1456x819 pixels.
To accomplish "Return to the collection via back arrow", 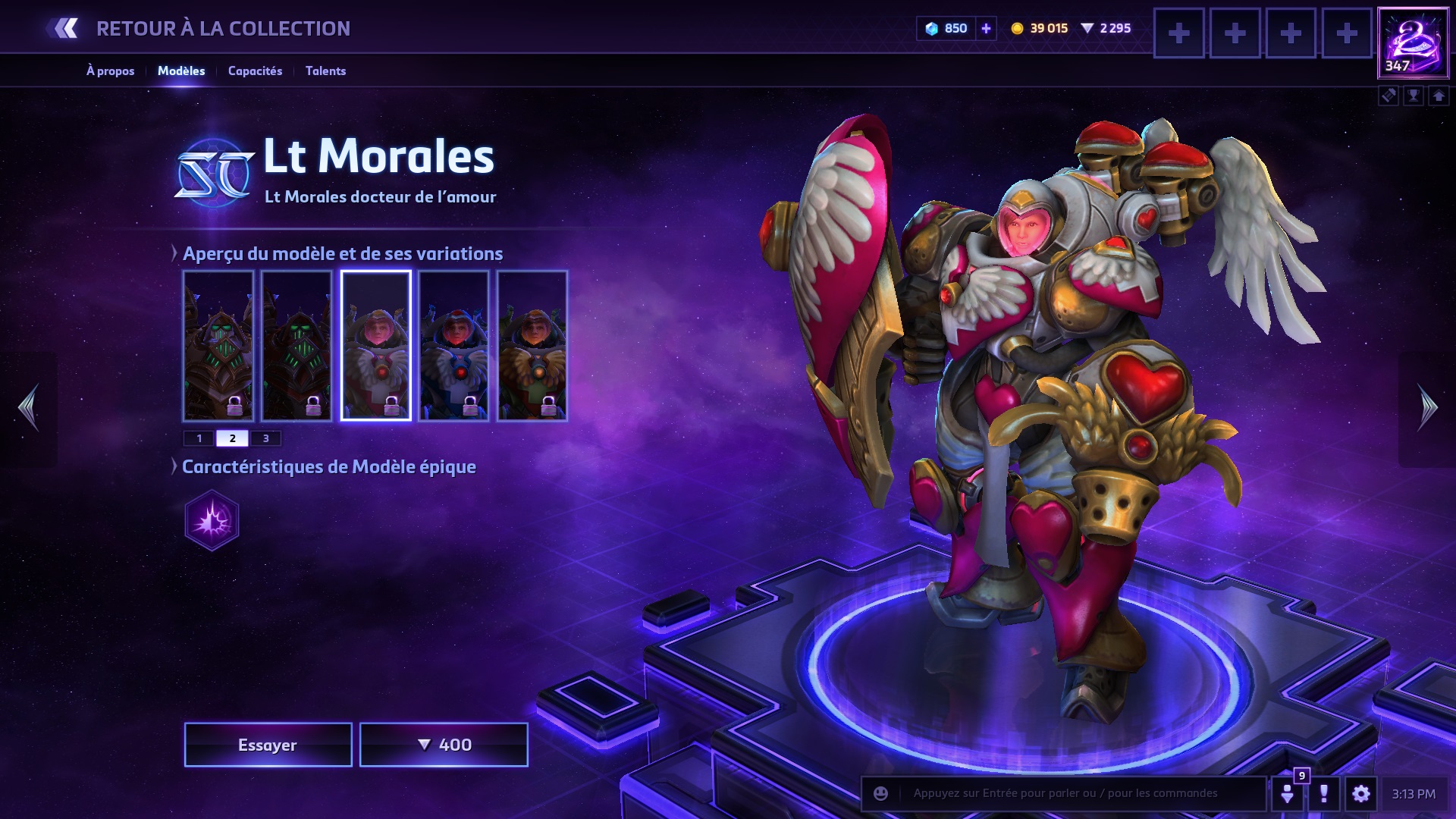I will (x=64, y=29).
